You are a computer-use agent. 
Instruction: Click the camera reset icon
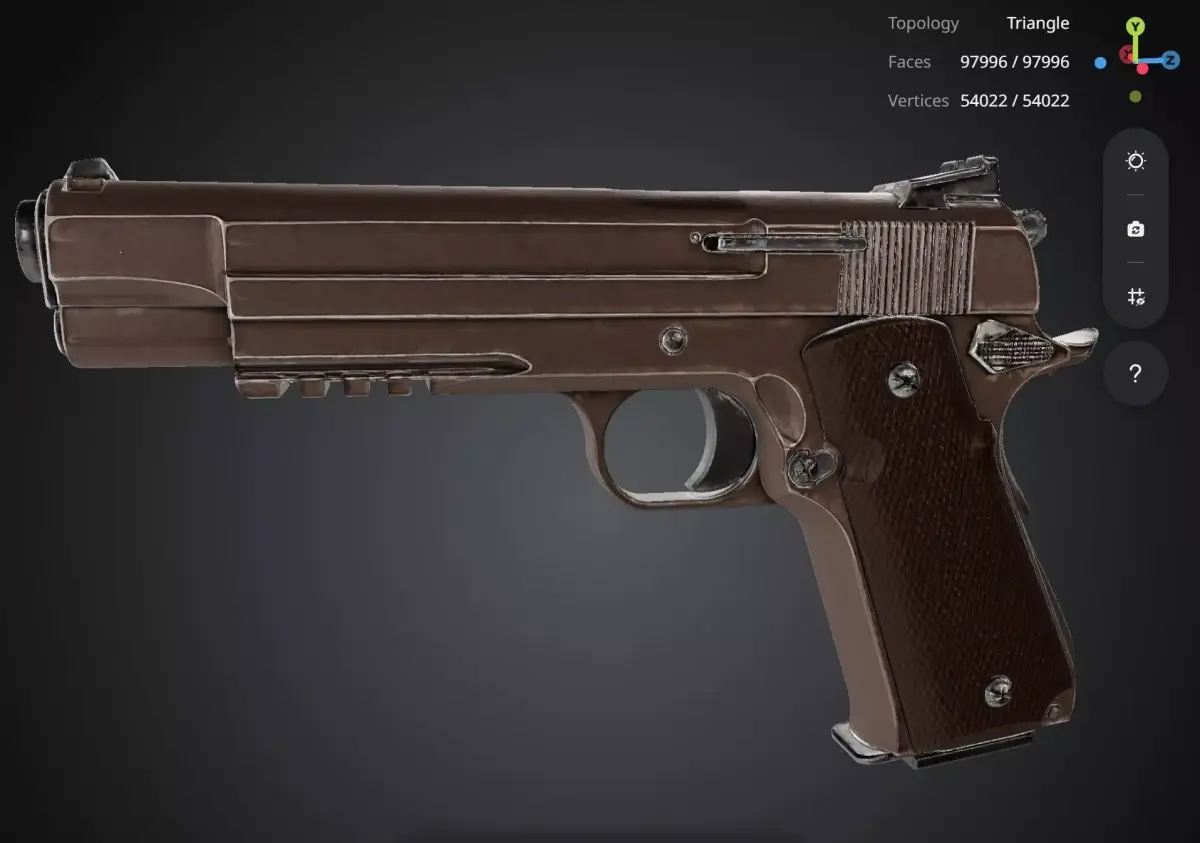1135,229
